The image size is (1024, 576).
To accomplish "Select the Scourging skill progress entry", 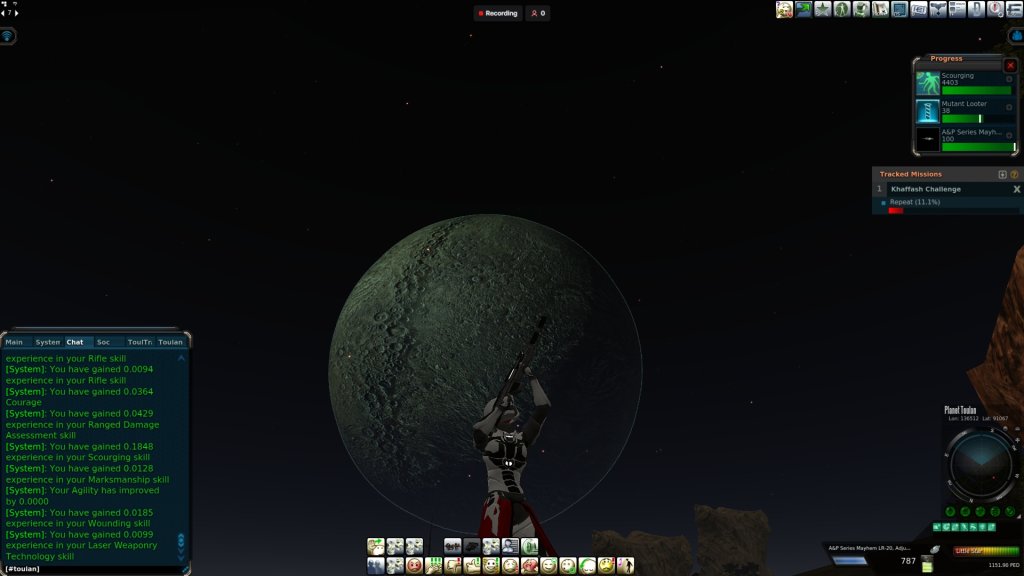I will point(964,83).
